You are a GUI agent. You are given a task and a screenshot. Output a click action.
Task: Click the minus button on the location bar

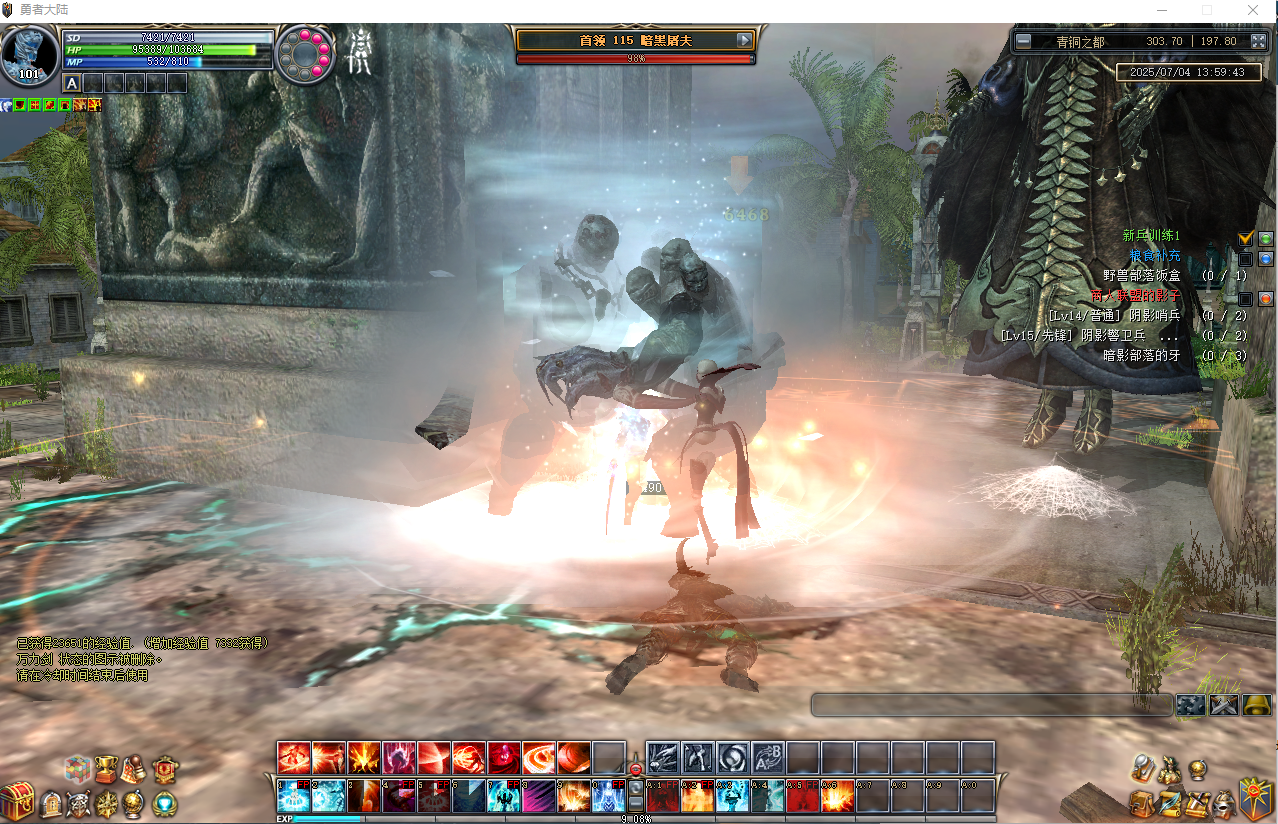tap(1022, 41)
